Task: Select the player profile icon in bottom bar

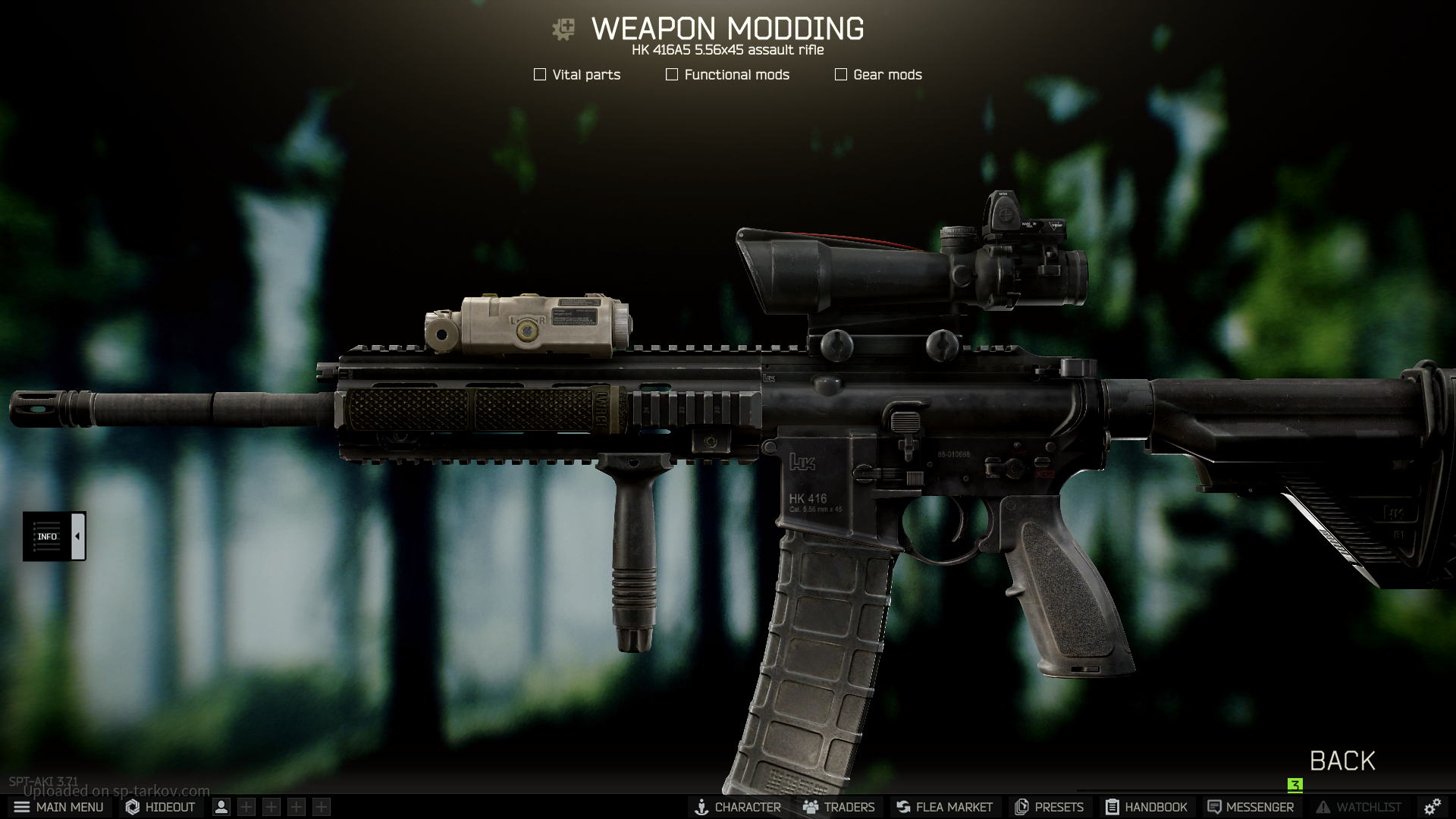Action: click(x=221, y=807)
